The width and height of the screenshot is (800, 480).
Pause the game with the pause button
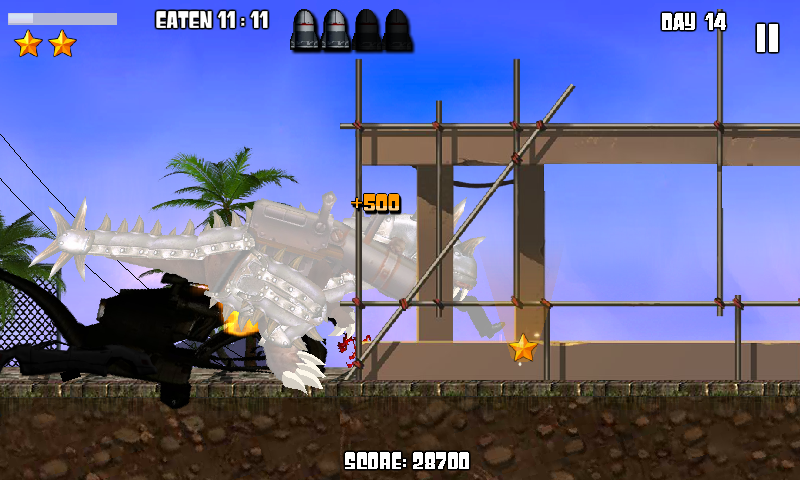tap(766, 38)
